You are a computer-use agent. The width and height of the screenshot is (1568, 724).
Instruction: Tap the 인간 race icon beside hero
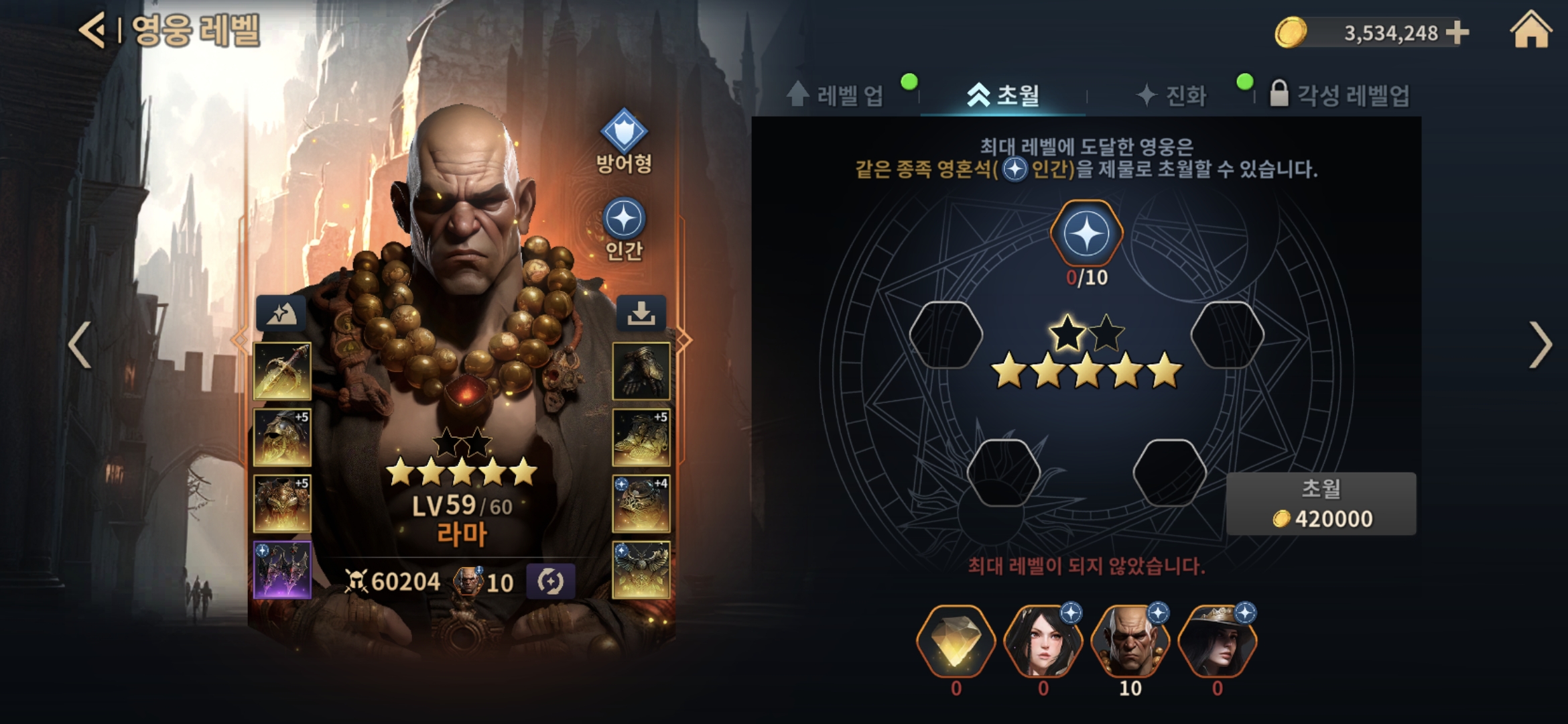click(624, 219)
